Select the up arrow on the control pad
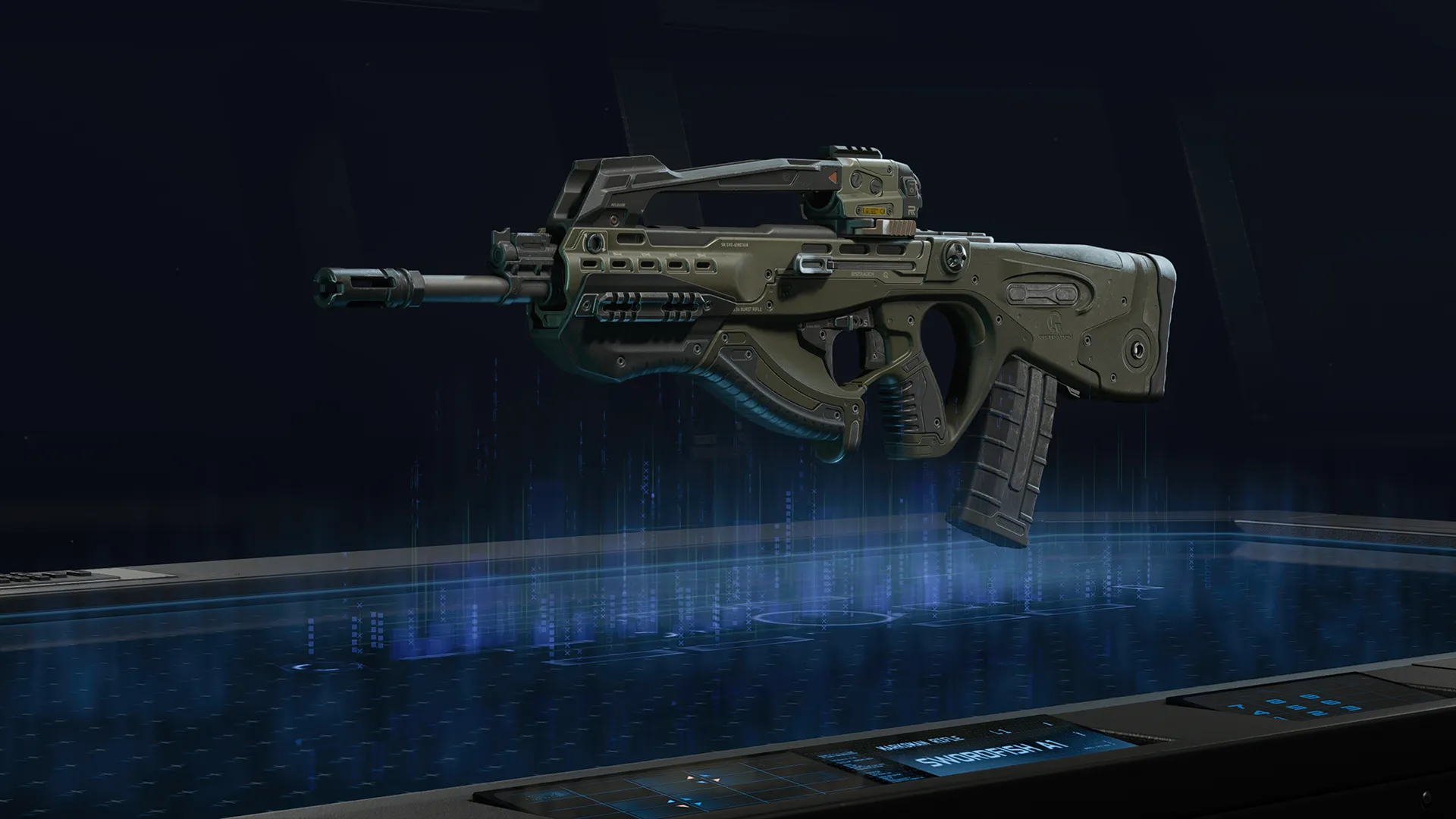Image resolution: width=1456 pixels, height=819 pixels. 705,774
